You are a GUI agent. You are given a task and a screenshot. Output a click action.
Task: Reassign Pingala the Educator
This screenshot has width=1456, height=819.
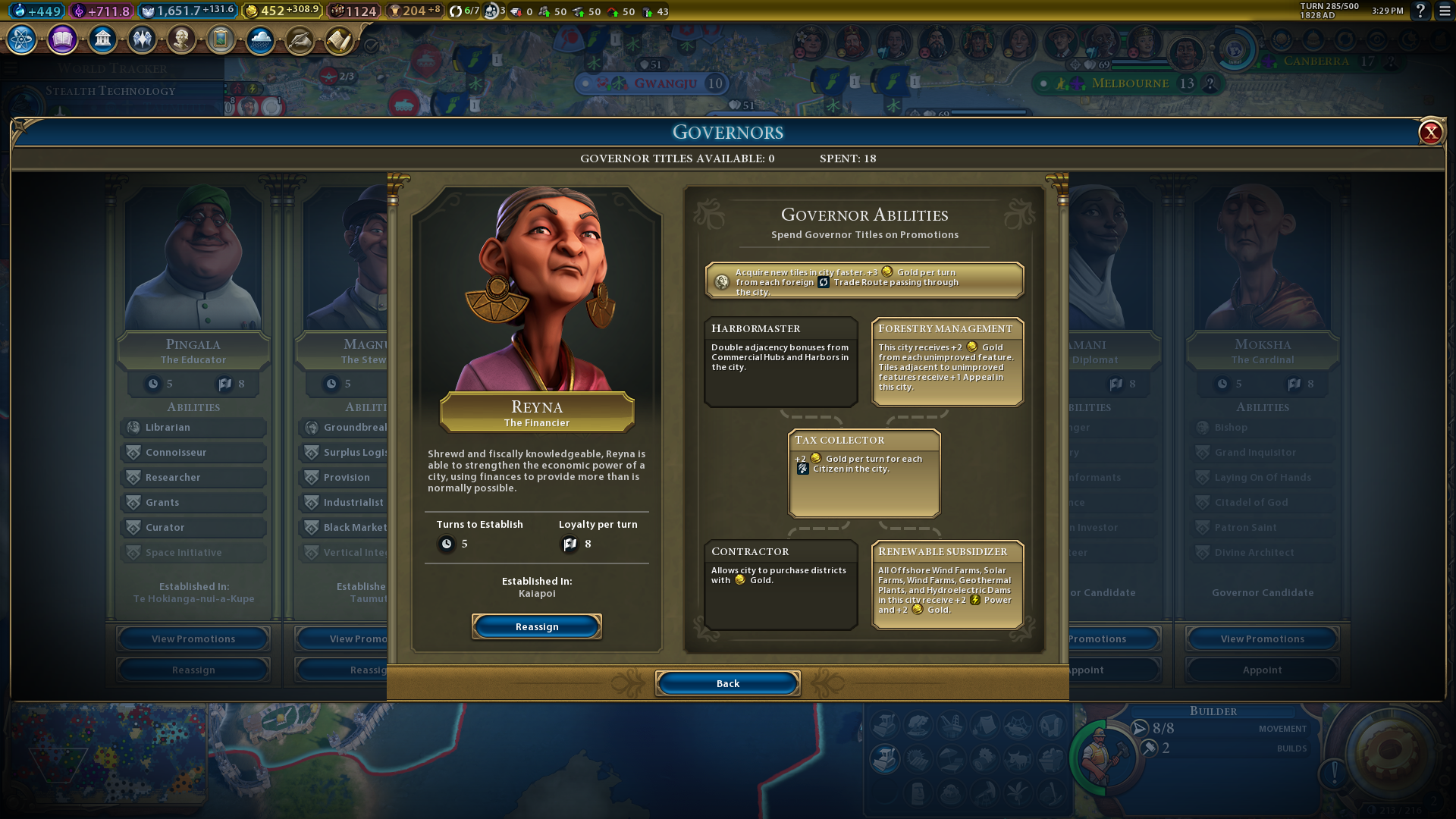click(x=193, y=670)
